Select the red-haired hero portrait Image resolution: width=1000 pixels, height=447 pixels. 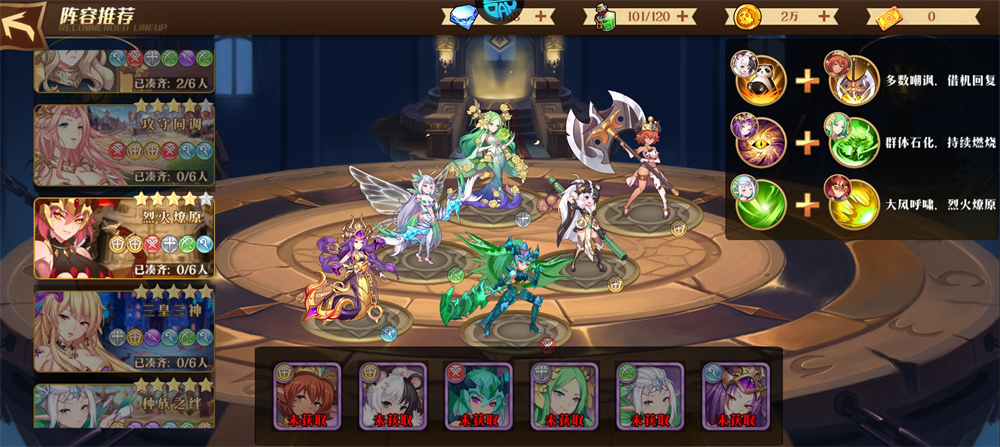coord(308,395)
